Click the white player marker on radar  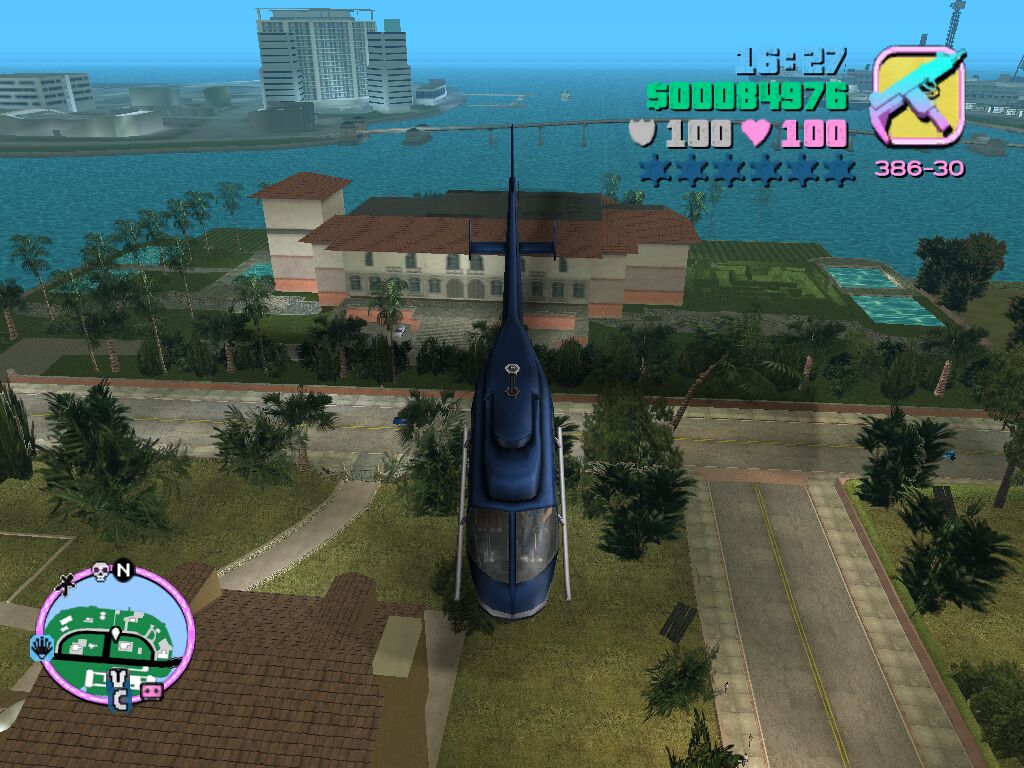tap(115, 635)
